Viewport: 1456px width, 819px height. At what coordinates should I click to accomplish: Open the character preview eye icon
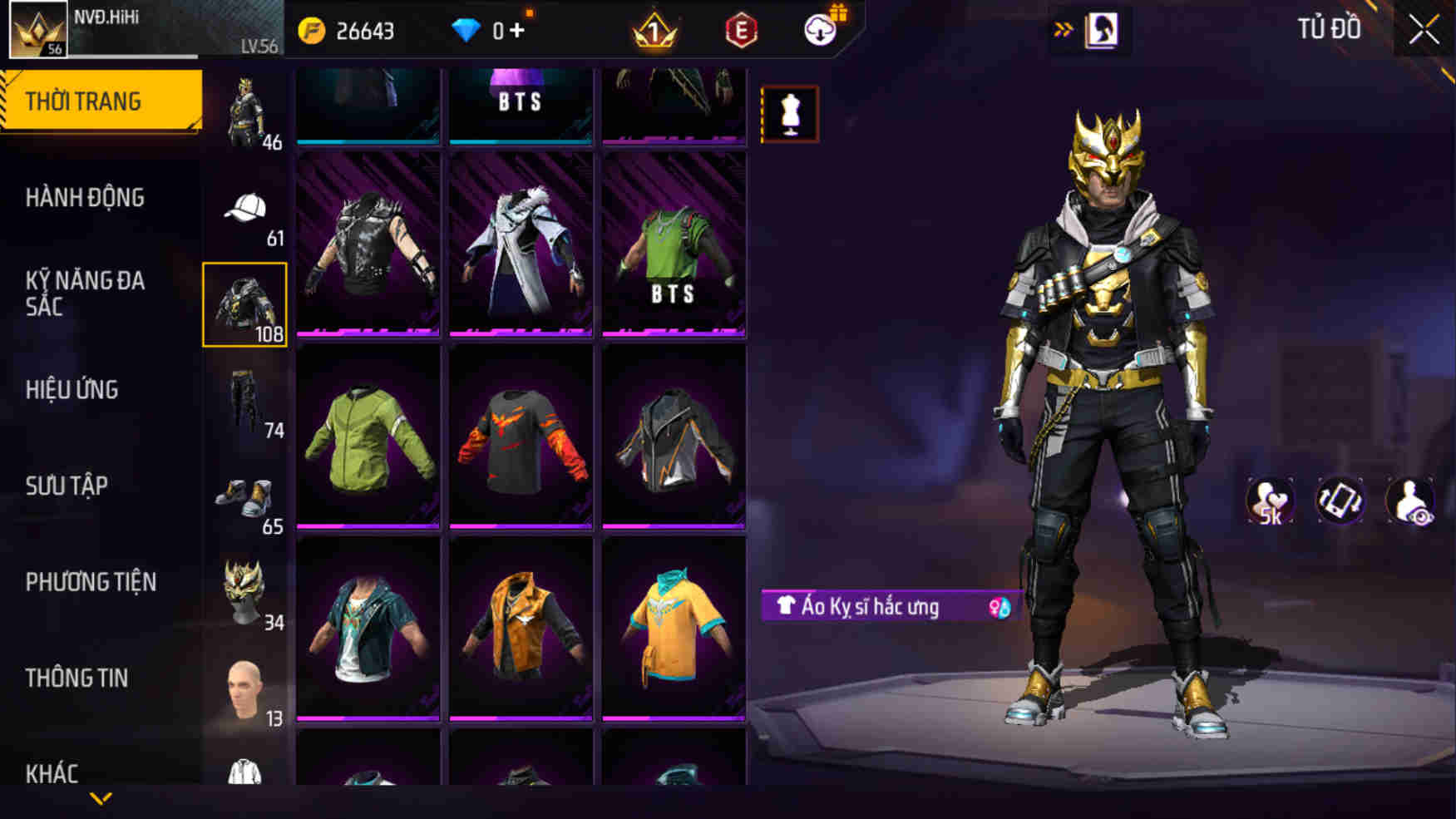[x=1410, y=501]
